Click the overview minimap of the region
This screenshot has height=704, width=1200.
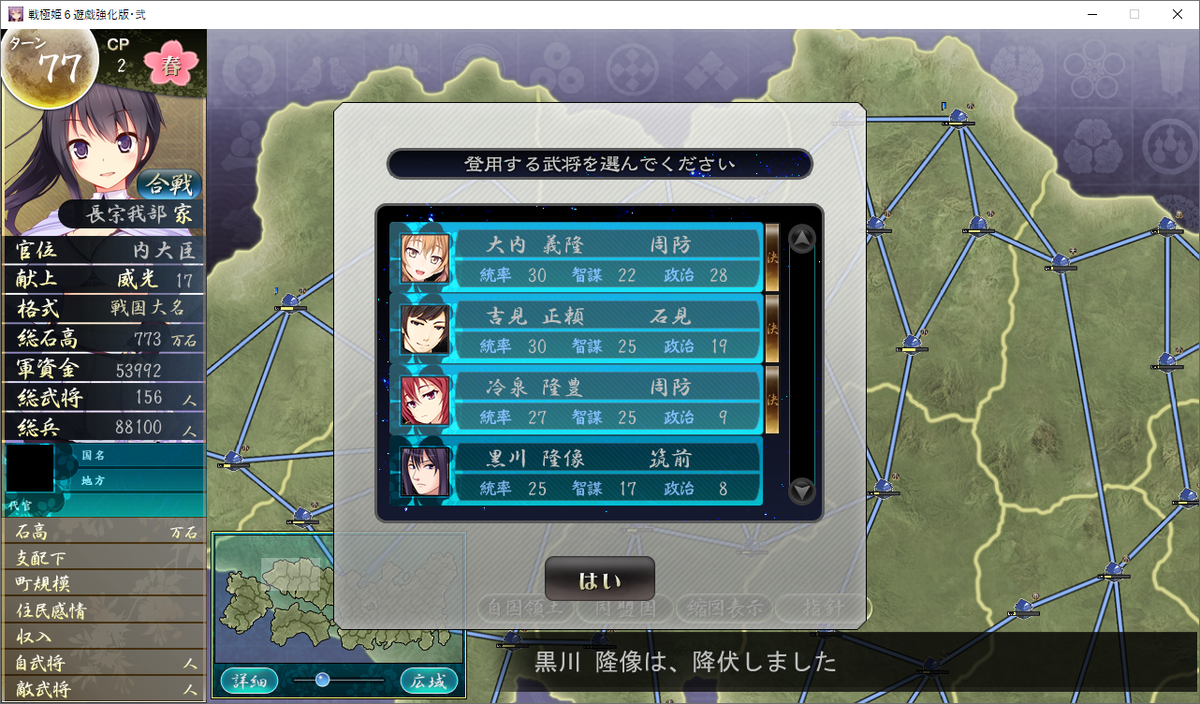(x=338, y=596)
